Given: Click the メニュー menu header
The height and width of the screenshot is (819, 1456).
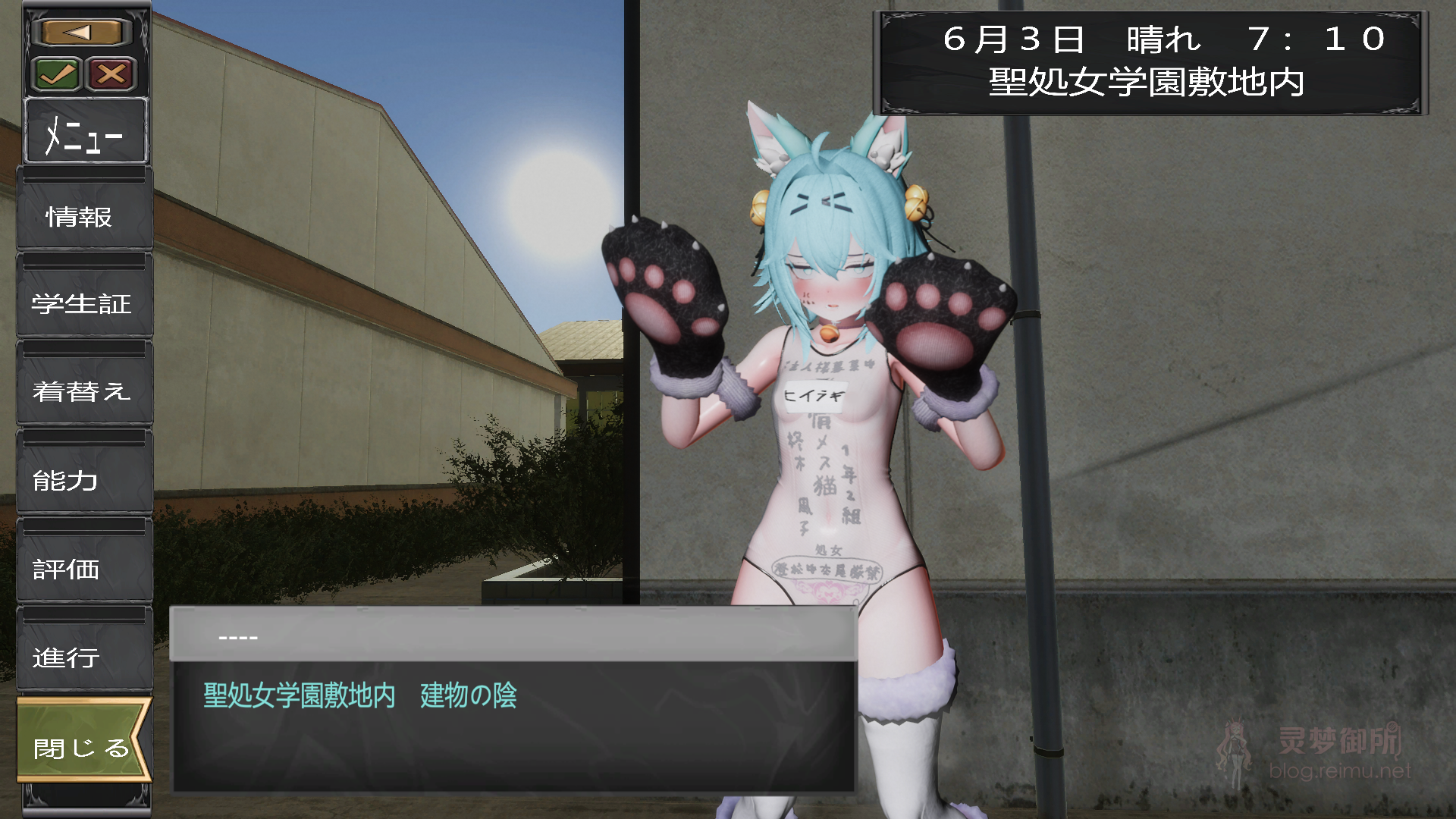Looking at the screenshot, I should [85, 133].
